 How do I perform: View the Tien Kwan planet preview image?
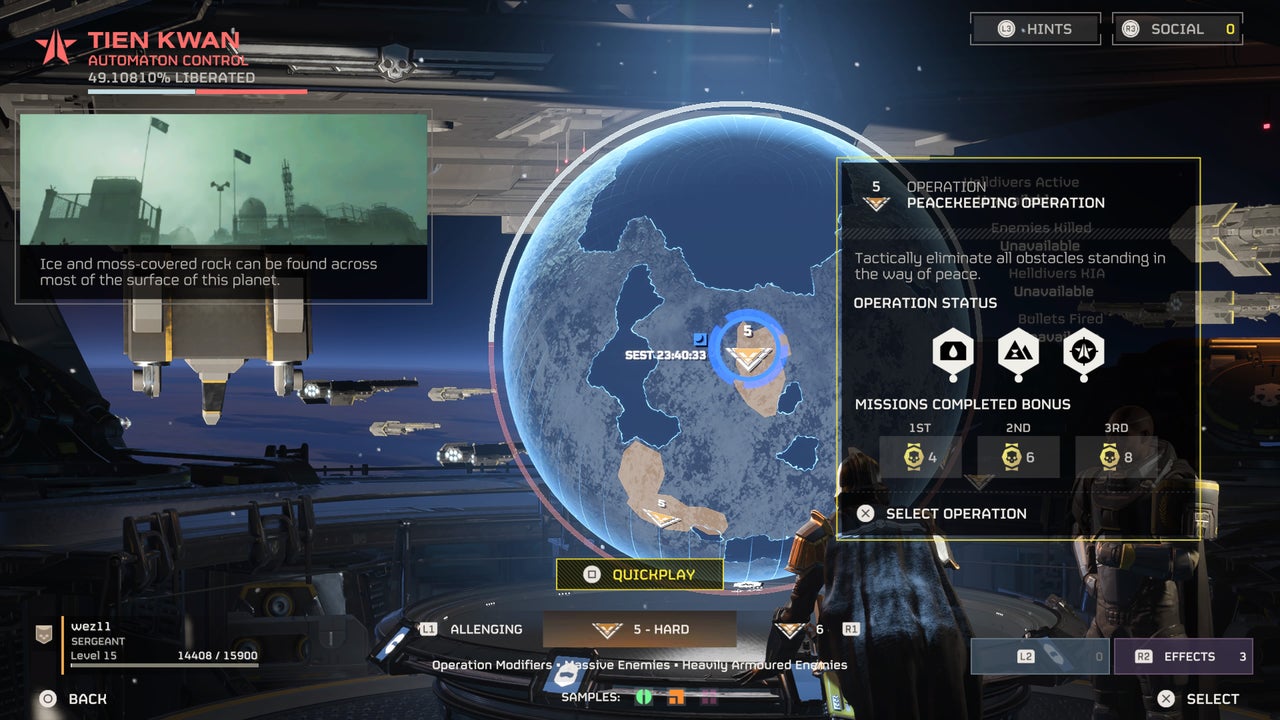223,180
